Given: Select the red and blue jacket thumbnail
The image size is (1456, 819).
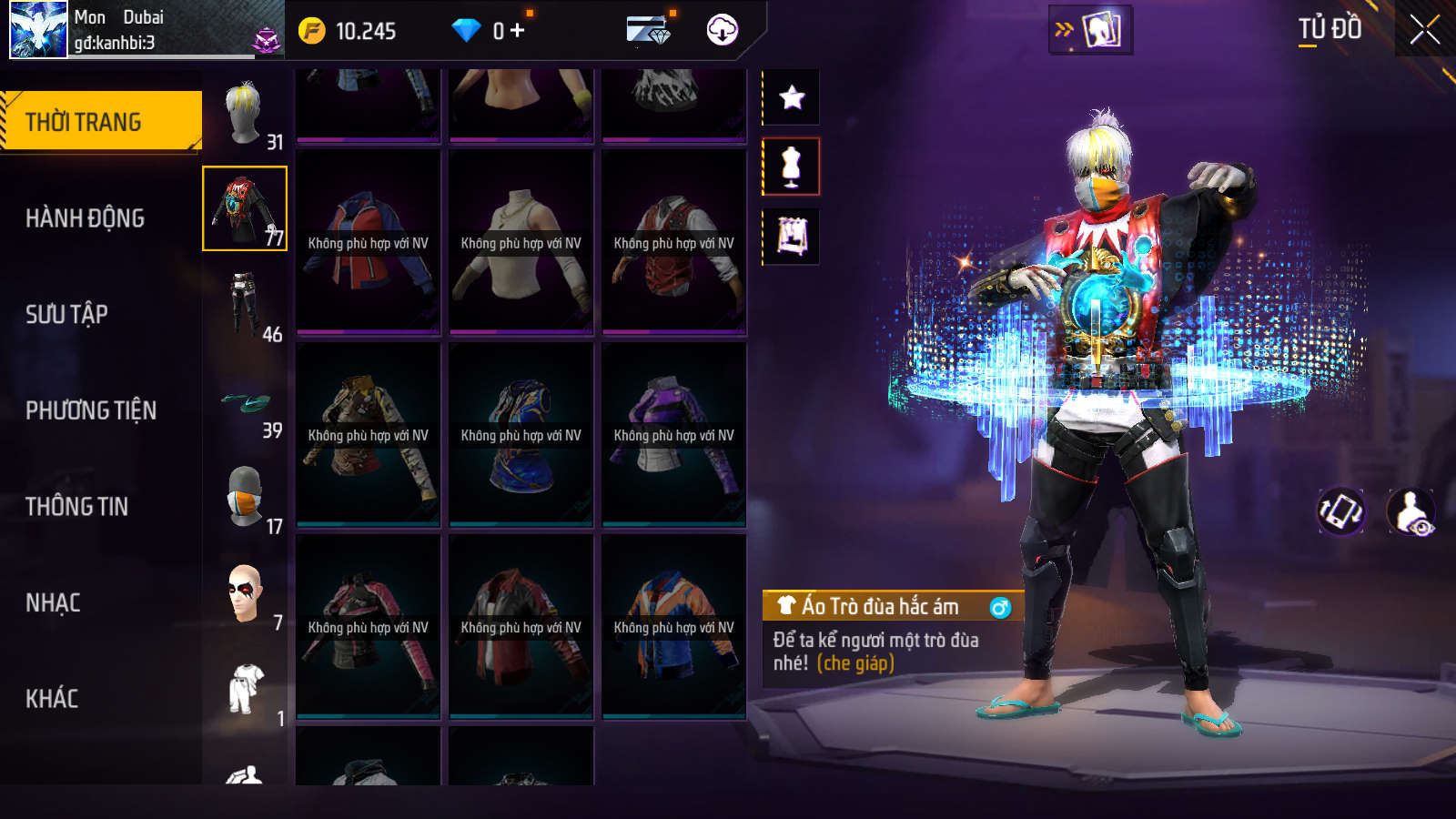Looking at the screenshot, I should pos(368,243).
